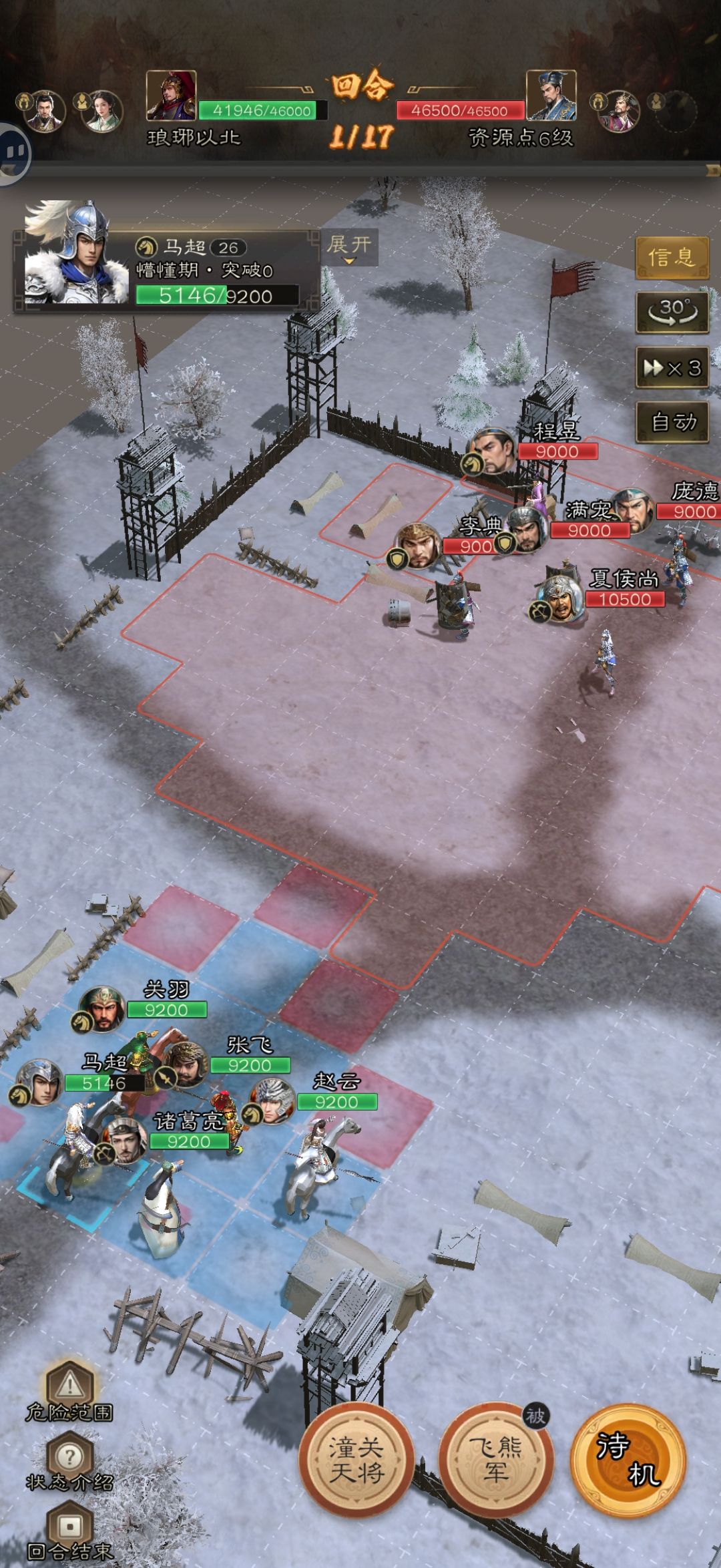Select the 张飞 unit marker
This screenshot has height=1568, width=721.
[185, 1064]
